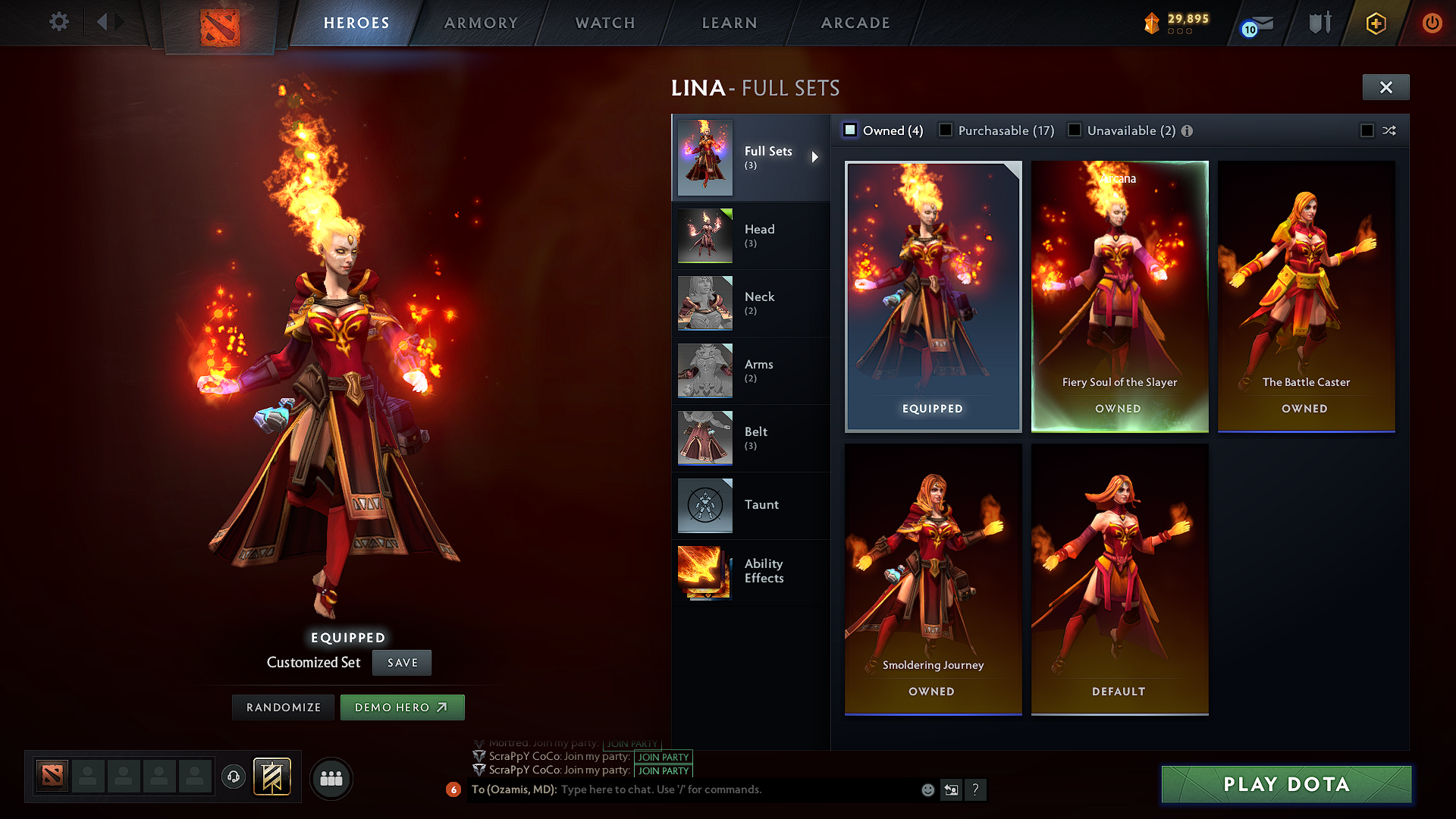Open DEMO HERO mode
The height and width of the screenshot is (819, 1456).
click(402, 707)
